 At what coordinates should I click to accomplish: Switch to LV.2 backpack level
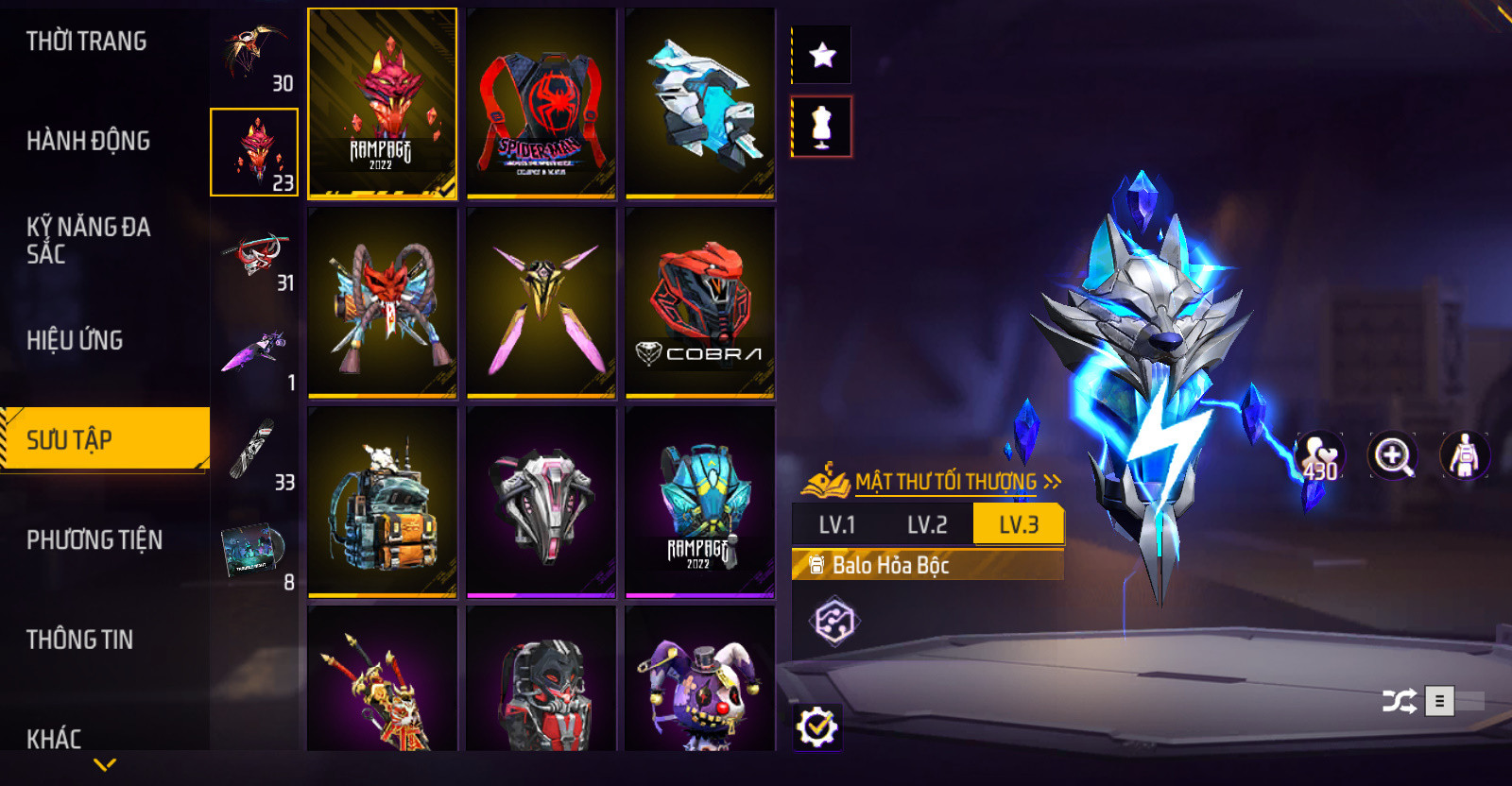tap(926, 525)
